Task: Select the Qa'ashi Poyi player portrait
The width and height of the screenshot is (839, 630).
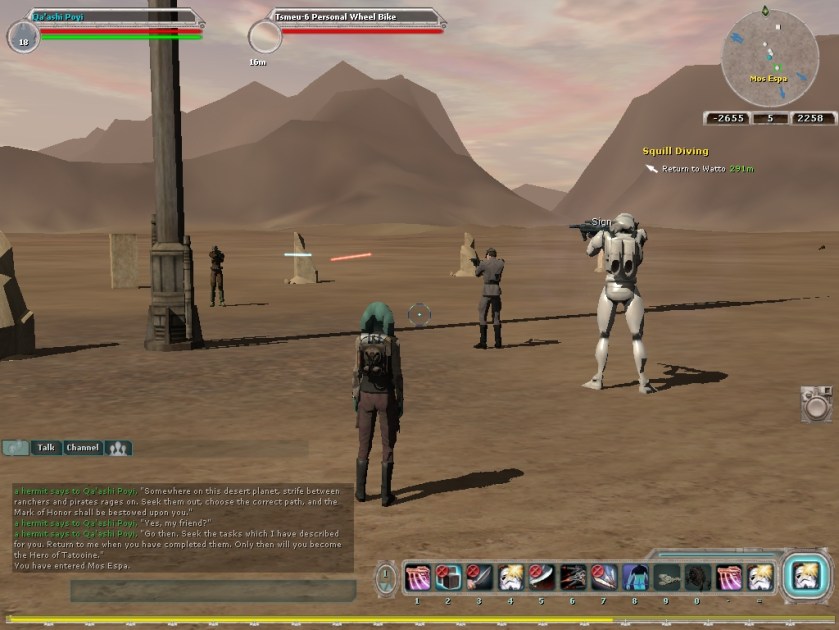Action: coord(22,37)
